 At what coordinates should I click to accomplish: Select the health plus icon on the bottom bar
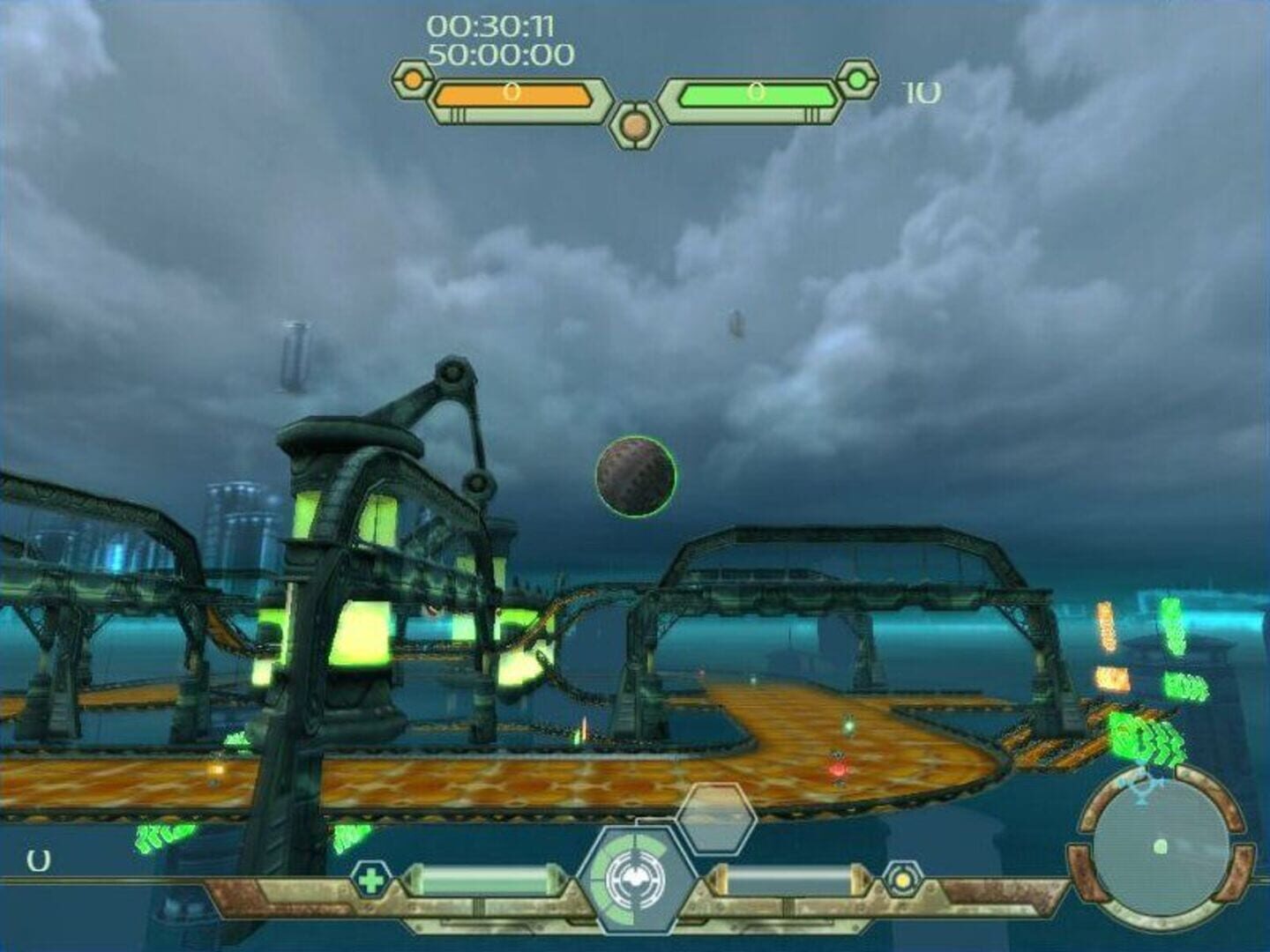(370, 878)
